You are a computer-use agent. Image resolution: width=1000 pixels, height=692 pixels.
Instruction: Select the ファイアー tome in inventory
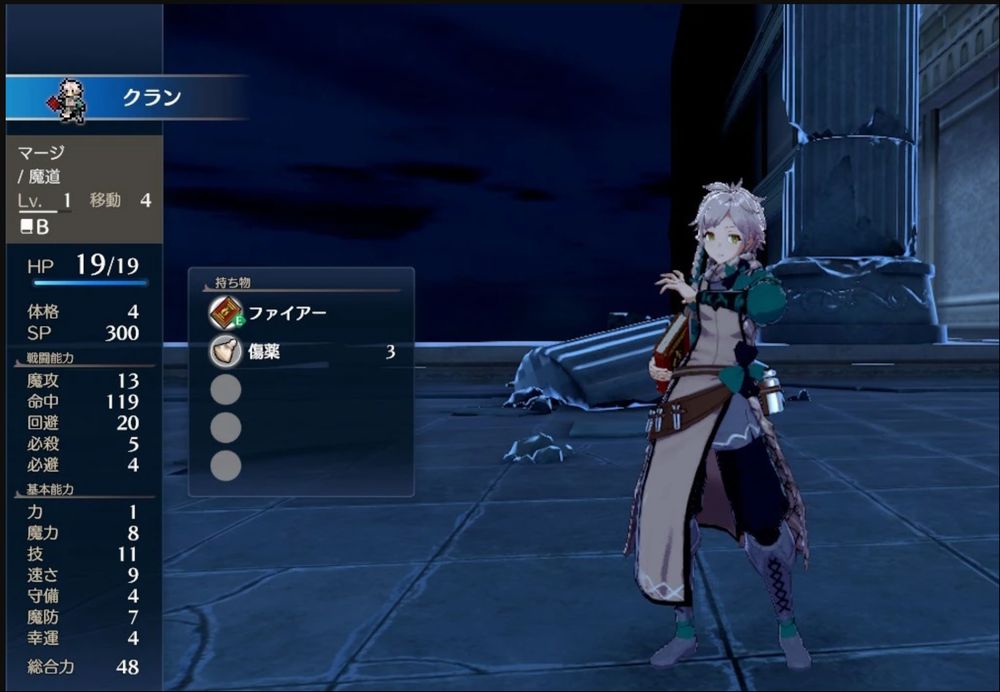[x=290, y=313]
